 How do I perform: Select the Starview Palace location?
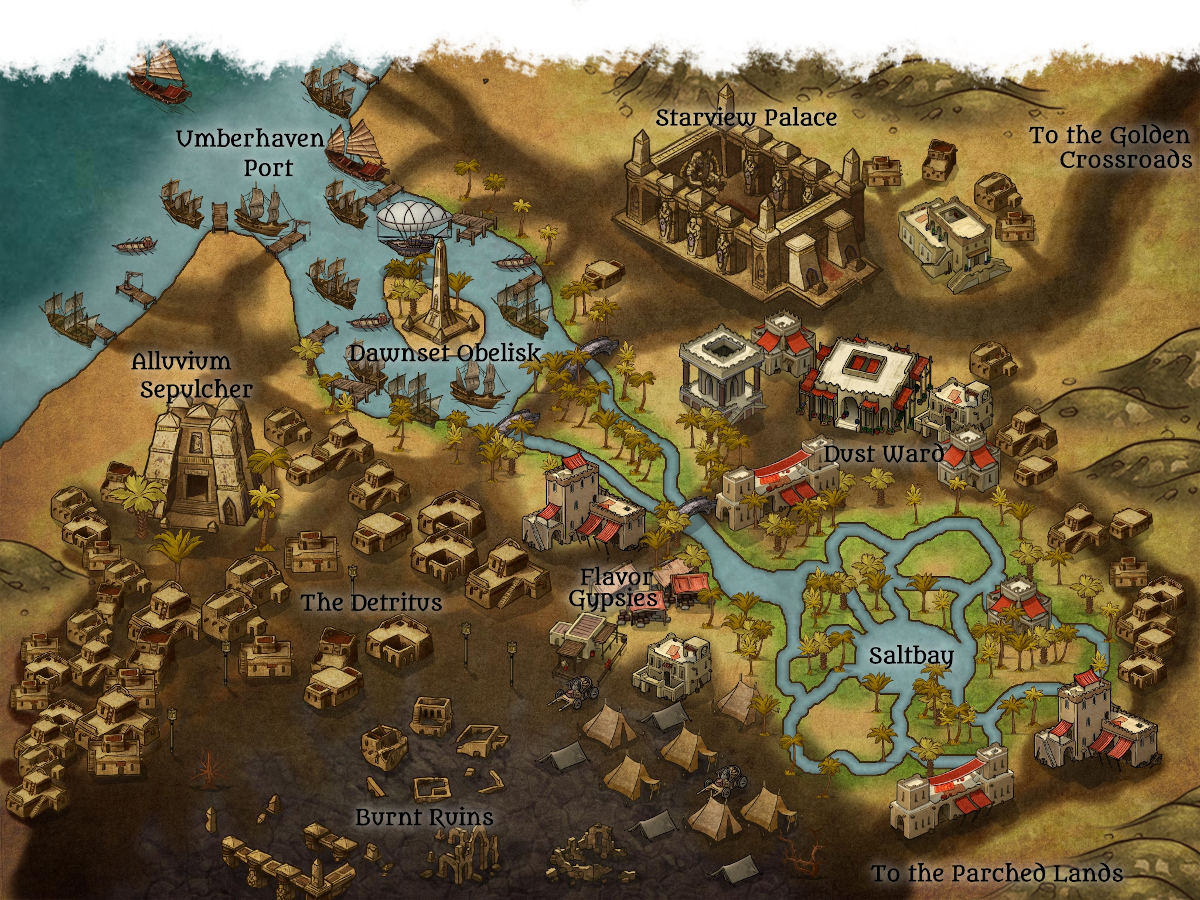click(x=746, y=118)
